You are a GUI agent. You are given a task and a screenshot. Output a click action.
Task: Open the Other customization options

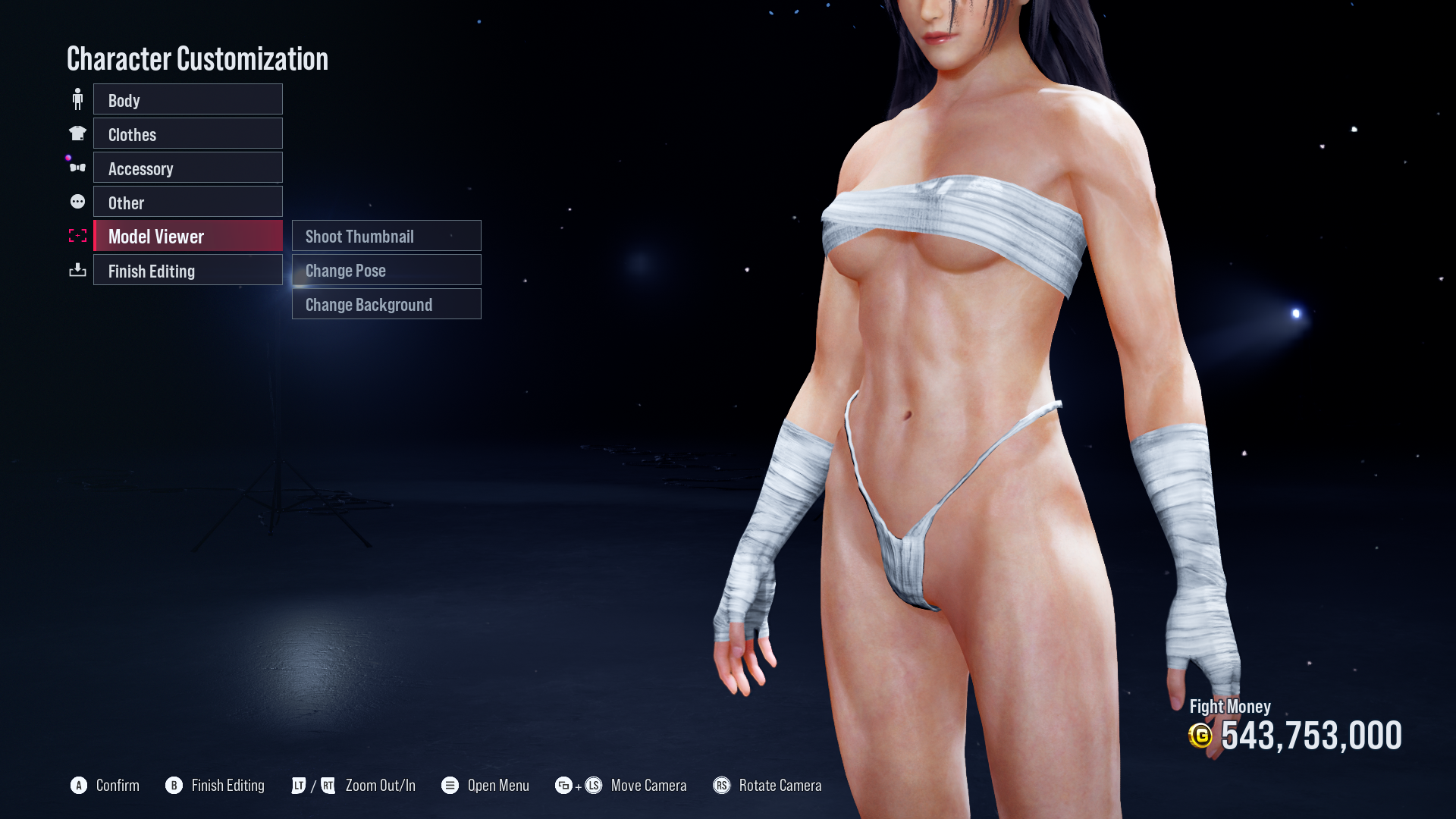click(x=187, y=202)
